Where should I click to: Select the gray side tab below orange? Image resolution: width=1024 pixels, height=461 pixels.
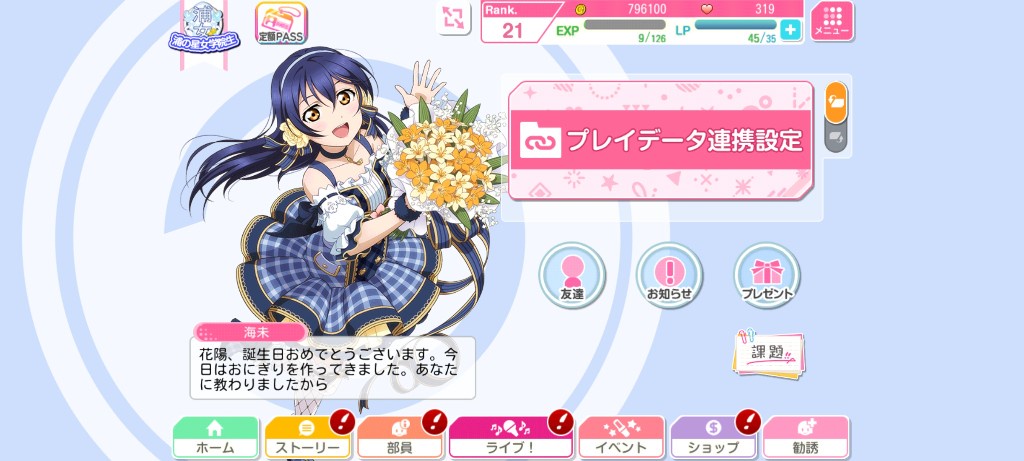[836, 136]
